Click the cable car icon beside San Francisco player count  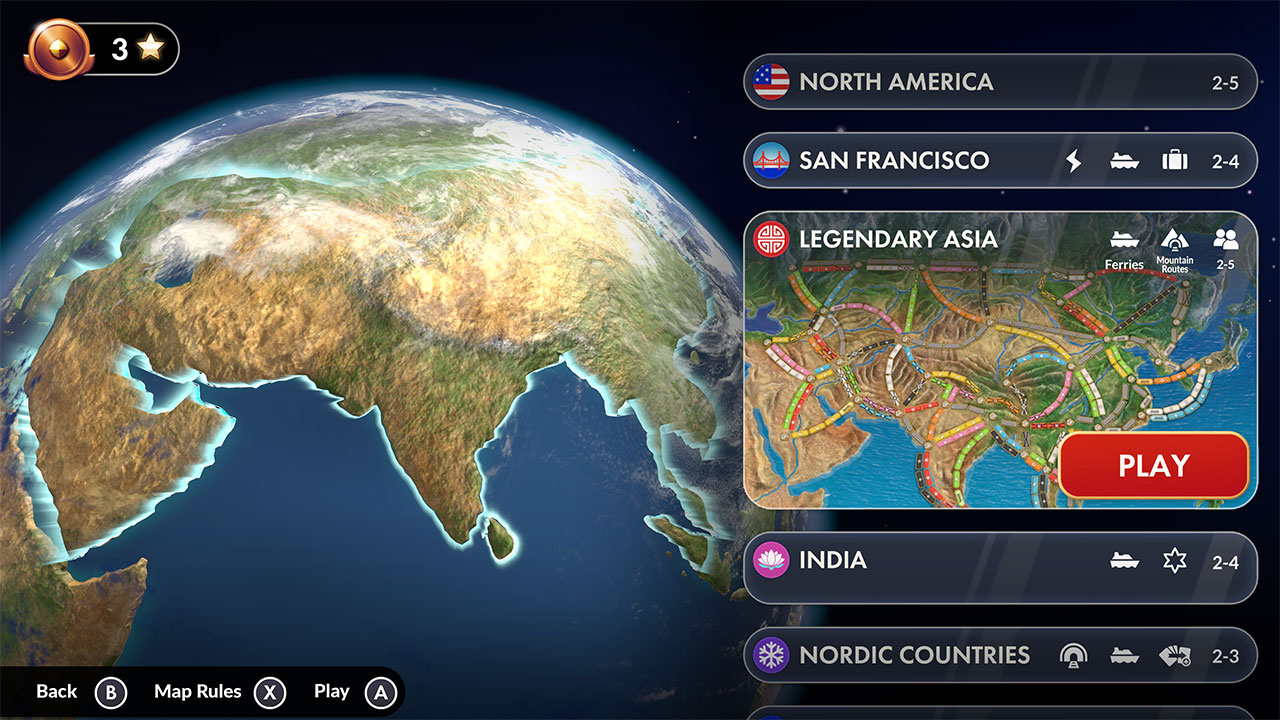[1174, 160]
